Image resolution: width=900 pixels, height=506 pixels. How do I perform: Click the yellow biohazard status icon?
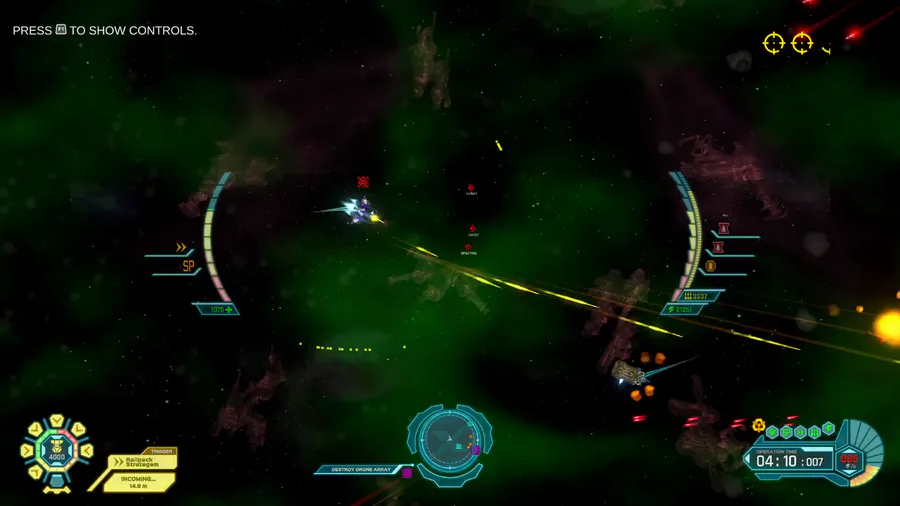pos(759,425)
